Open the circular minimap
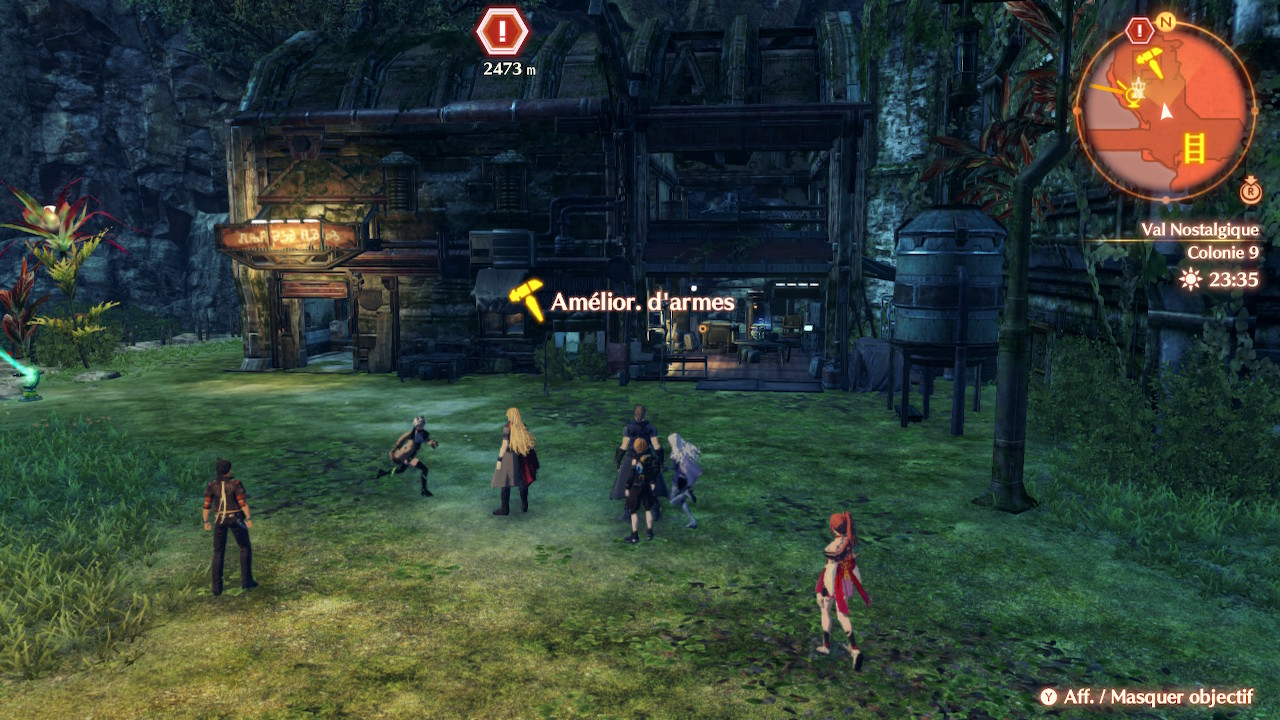 coord(1165,110)
